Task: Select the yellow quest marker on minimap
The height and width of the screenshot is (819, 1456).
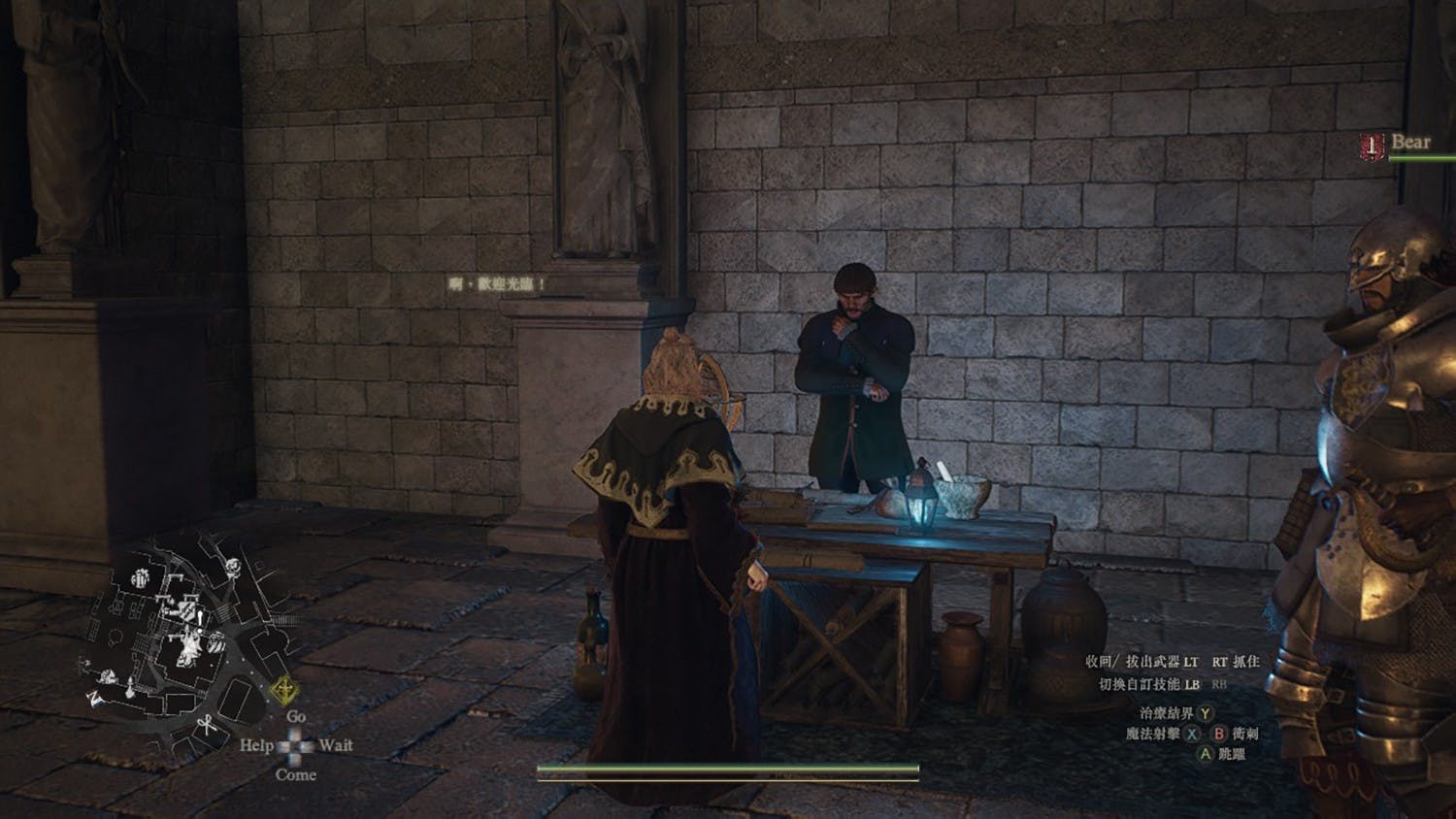Action: (x=283, y=691)
